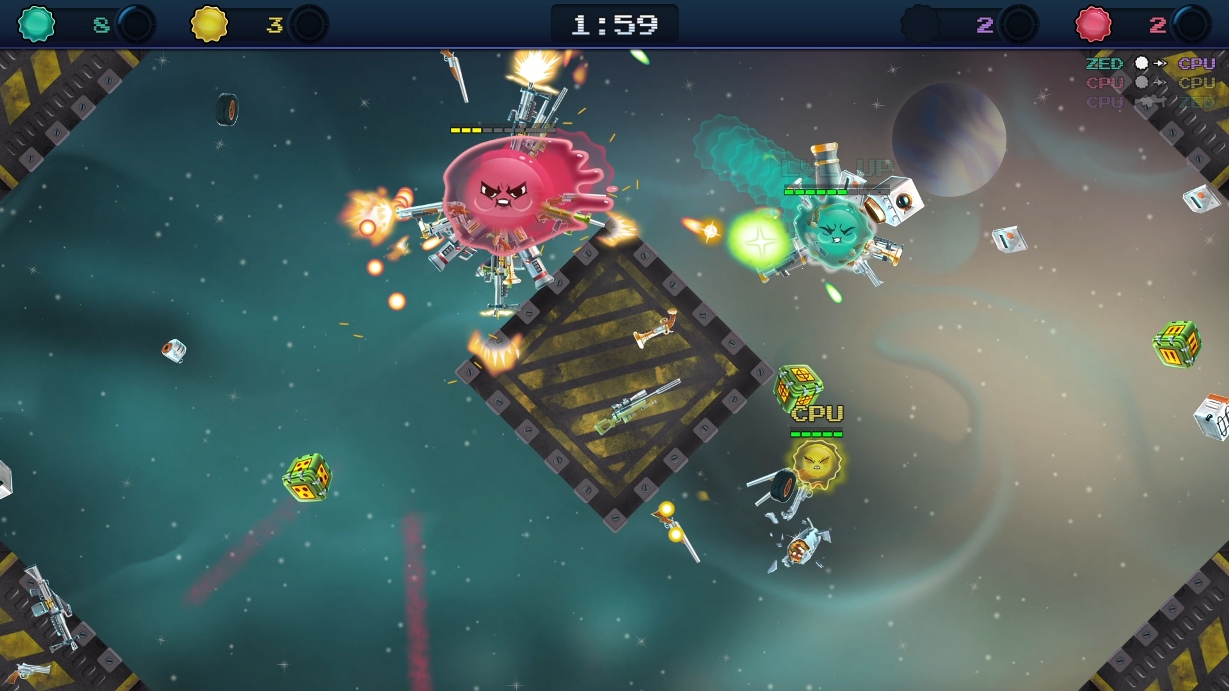Screen dimensions: 1229x691
Task: Select the dark purple player badge icon
Action: (x=921, y=23)
